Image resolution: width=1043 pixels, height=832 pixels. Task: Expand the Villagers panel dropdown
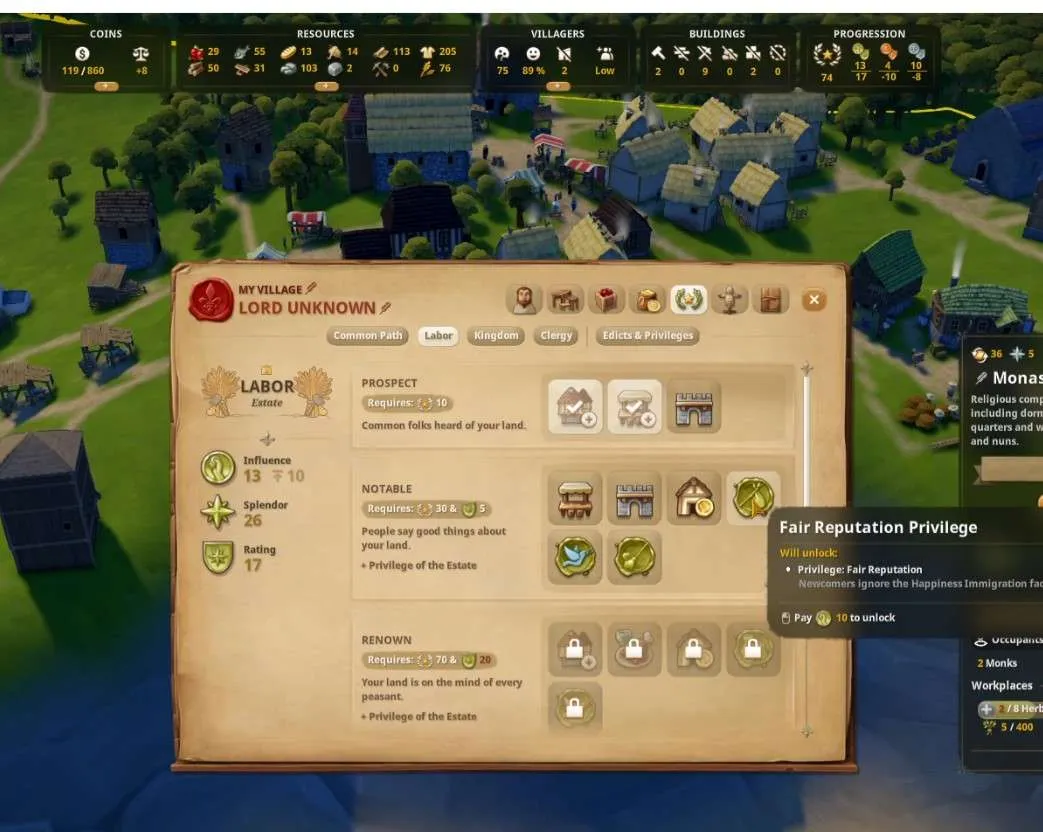pos(558,86)
